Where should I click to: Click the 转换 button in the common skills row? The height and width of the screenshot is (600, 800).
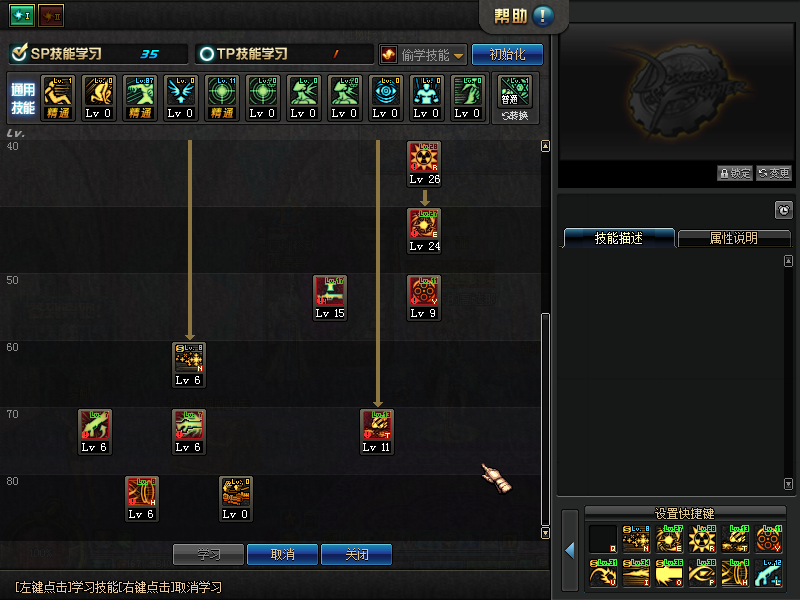[516, 97]
